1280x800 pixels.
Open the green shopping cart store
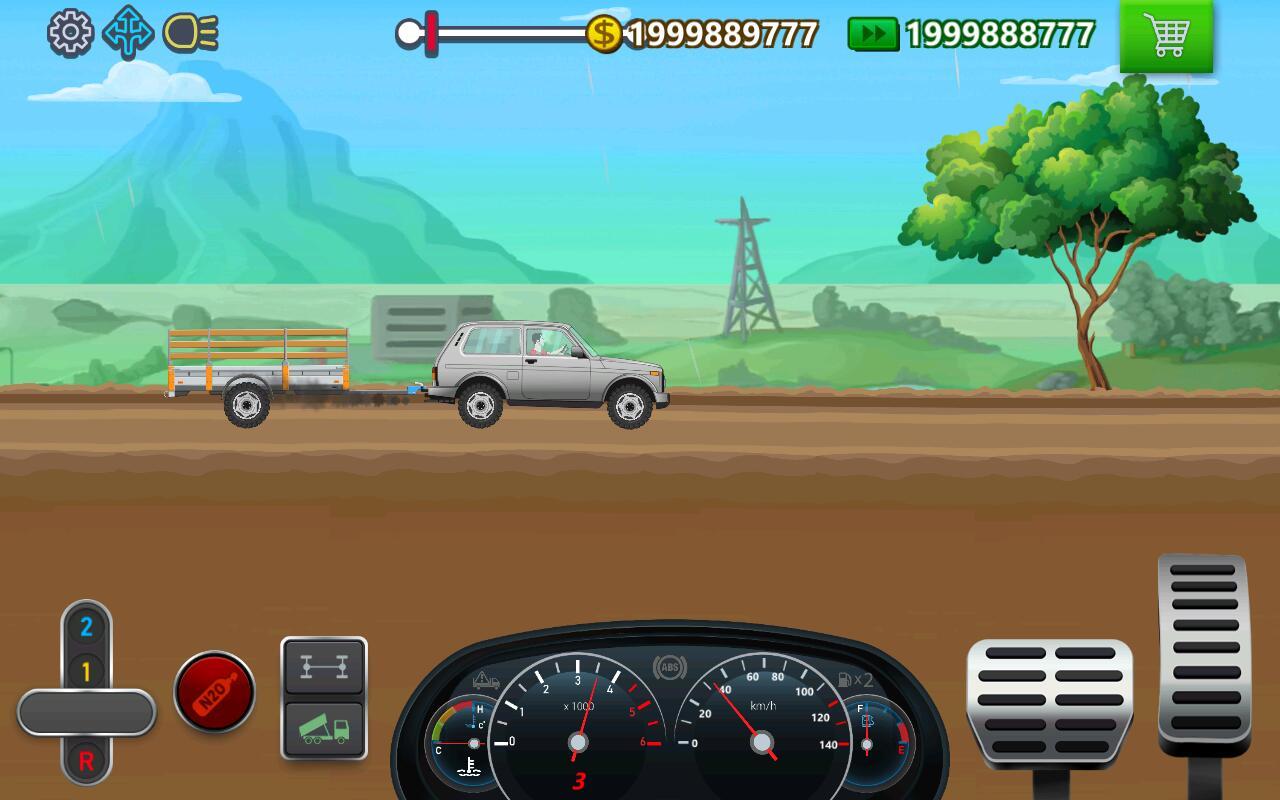(1168, 38)
